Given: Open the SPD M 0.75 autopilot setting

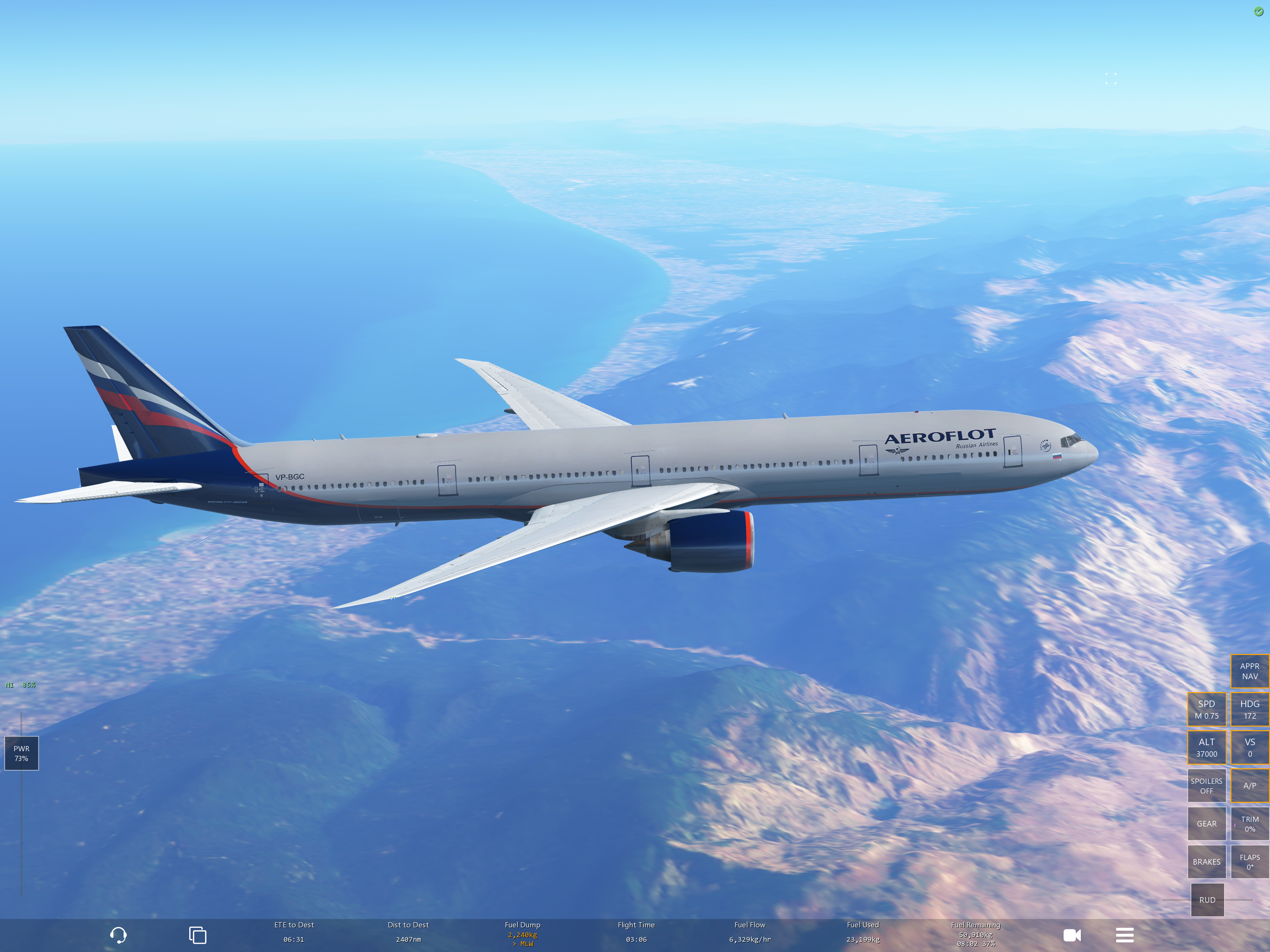Looking at the screenshot, I should [1206, 709].
